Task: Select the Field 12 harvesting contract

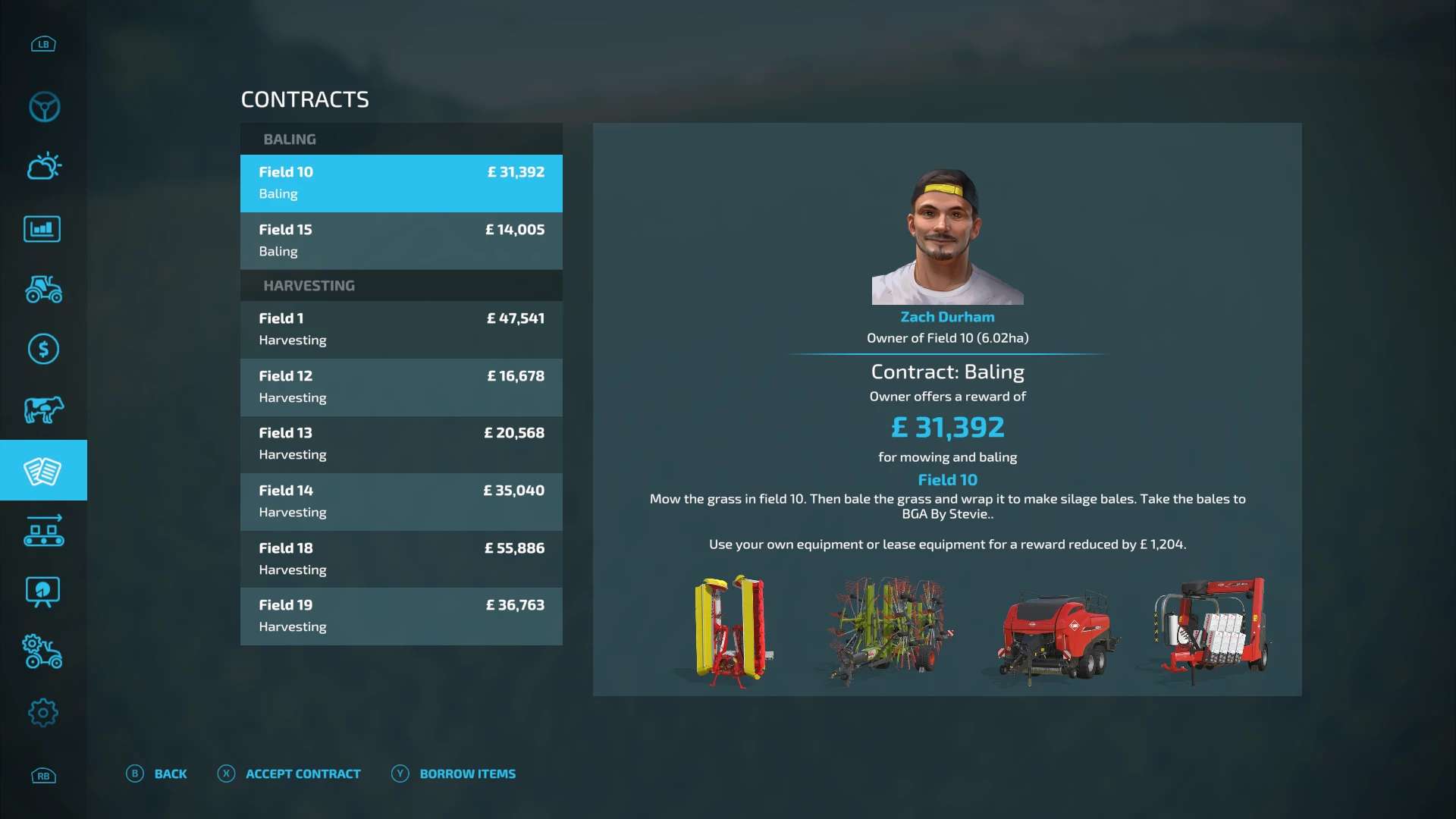Action: click(x=401, y=387)
